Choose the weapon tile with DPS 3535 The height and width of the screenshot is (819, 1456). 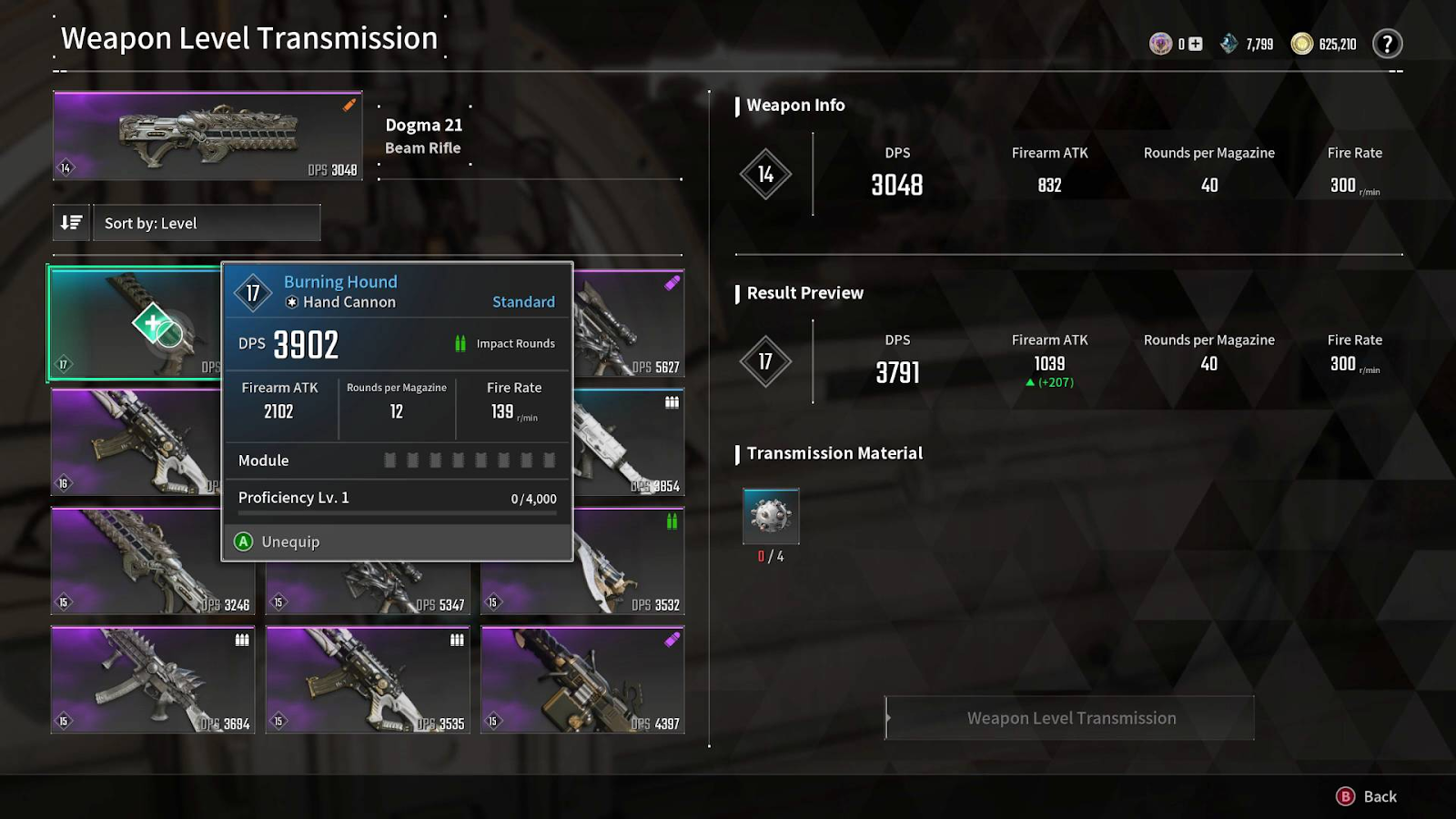click(x=368, y=680)
